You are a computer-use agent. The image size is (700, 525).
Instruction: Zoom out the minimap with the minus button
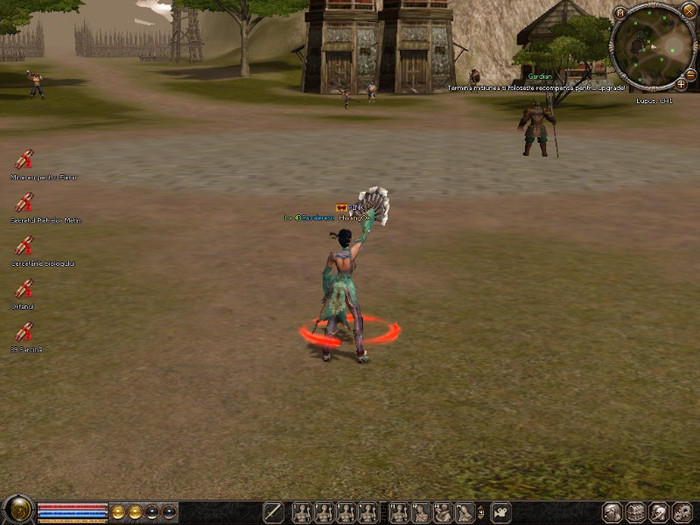(x=690, y=73)
